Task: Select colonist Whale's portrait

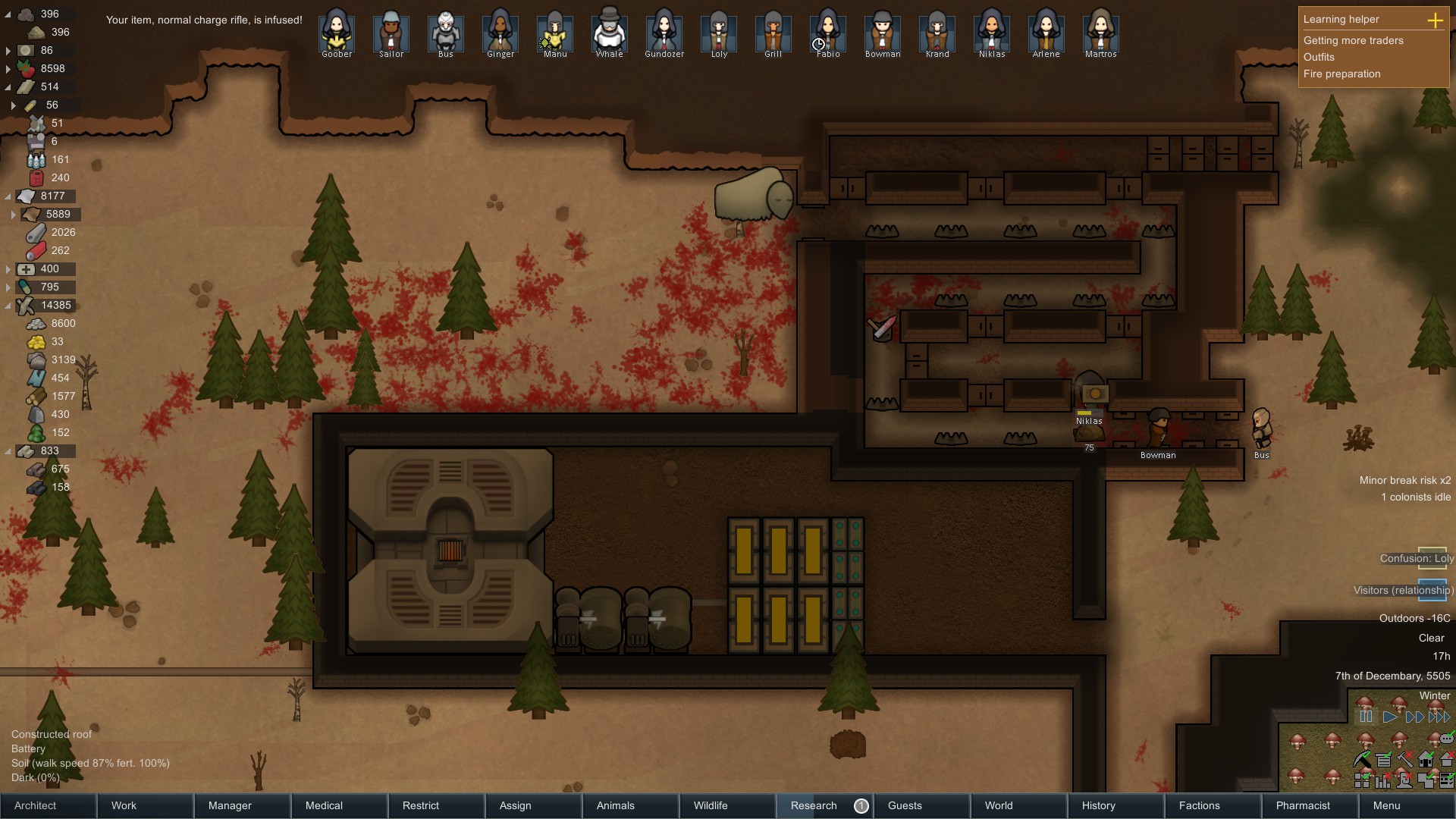Action: tap(610, 33)
